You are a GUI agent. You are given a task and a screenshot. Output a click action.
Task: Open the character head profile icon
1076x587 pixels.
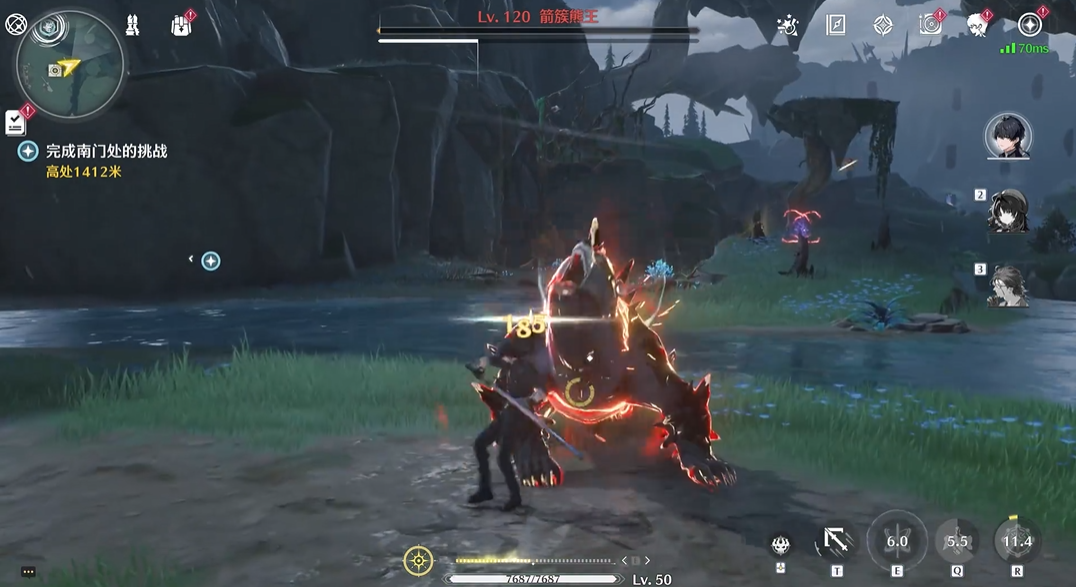click(x=977, y=26)
